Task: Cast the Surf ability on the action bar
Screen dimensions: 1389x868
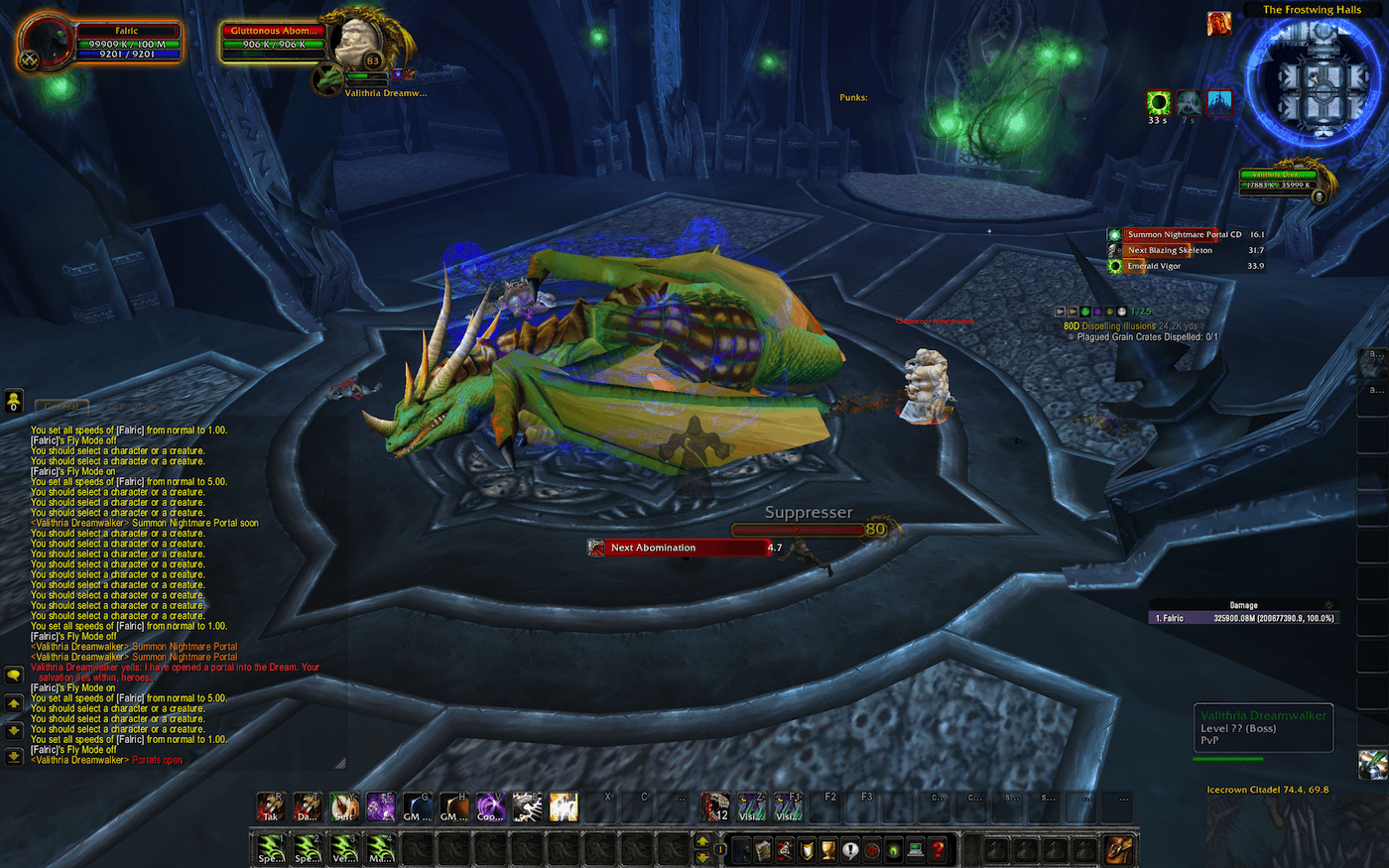Action: coord(342,808)
